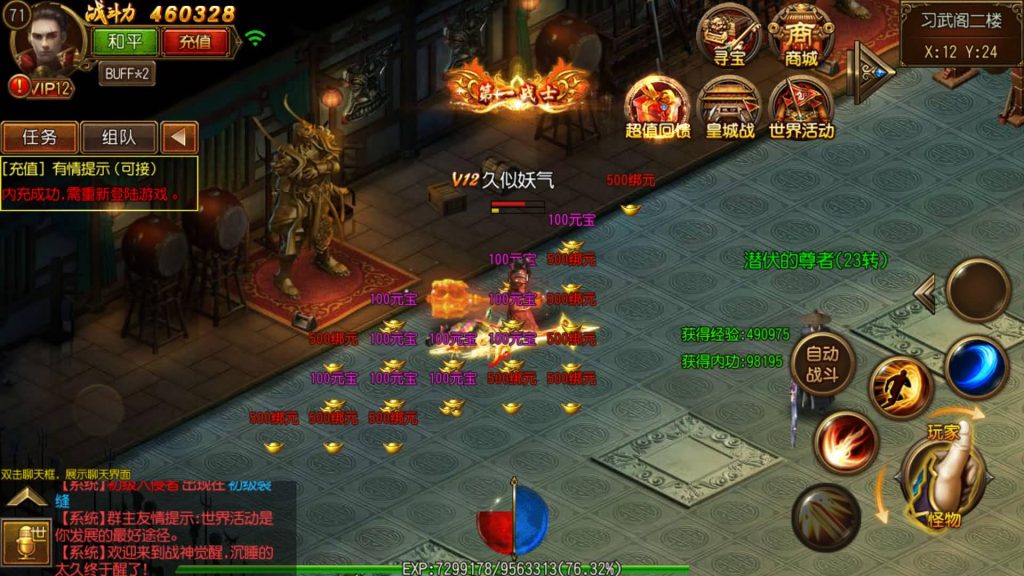Viewport: 1024px width, 576px height.
Task: Activate the orange dash skill
Action: pos(900,388)
